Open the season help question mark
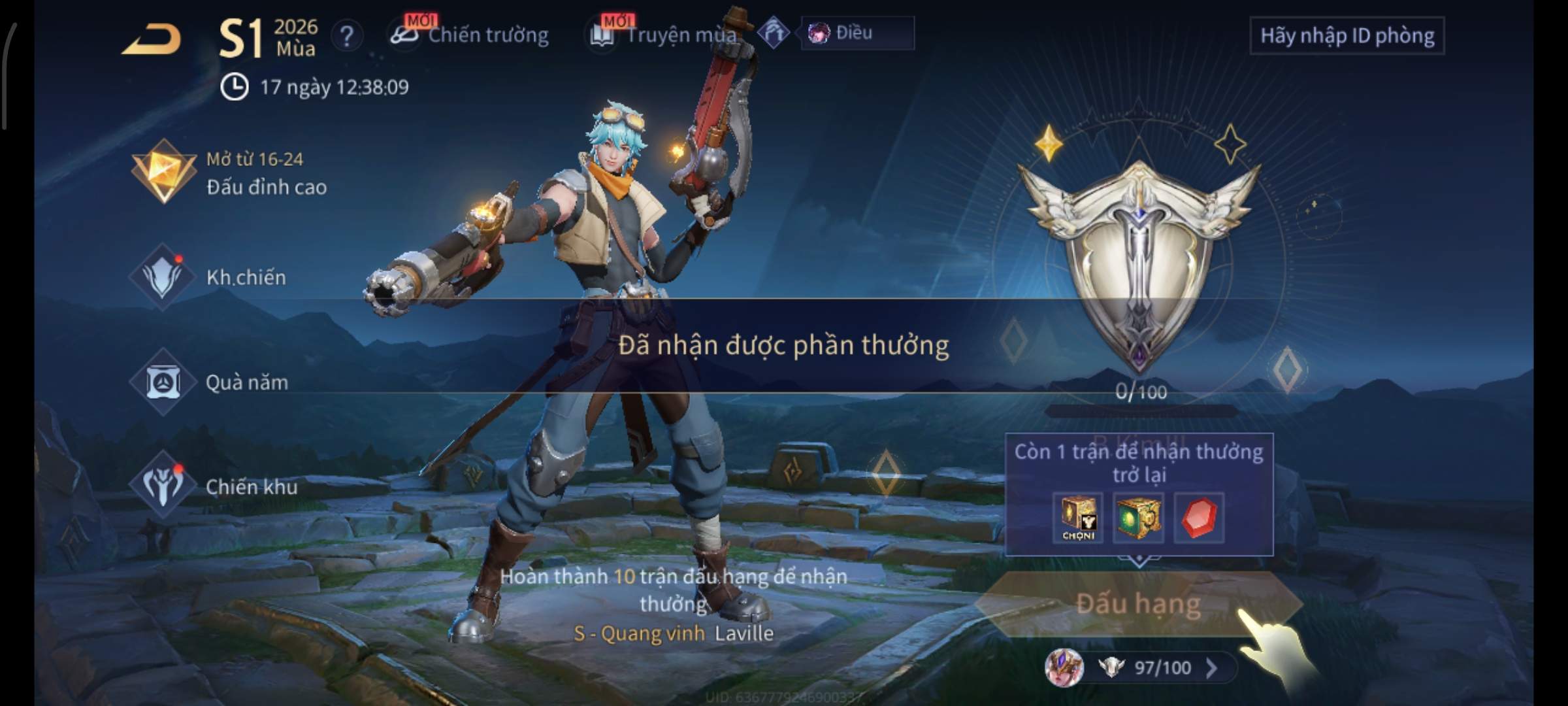This screenshot has width=1568, height=706. pos(347,36)
